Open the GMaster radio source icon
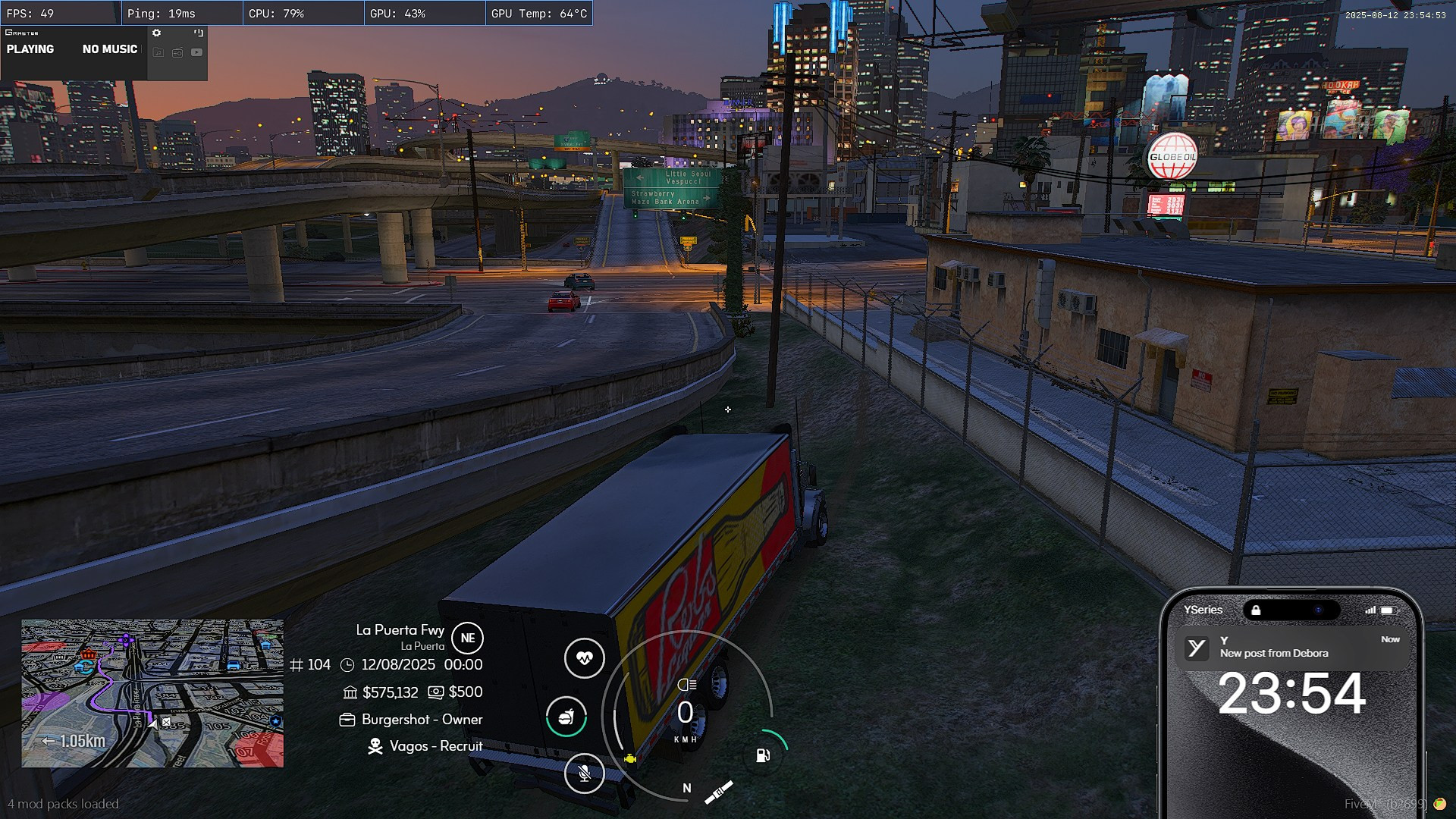 [177, 52]
